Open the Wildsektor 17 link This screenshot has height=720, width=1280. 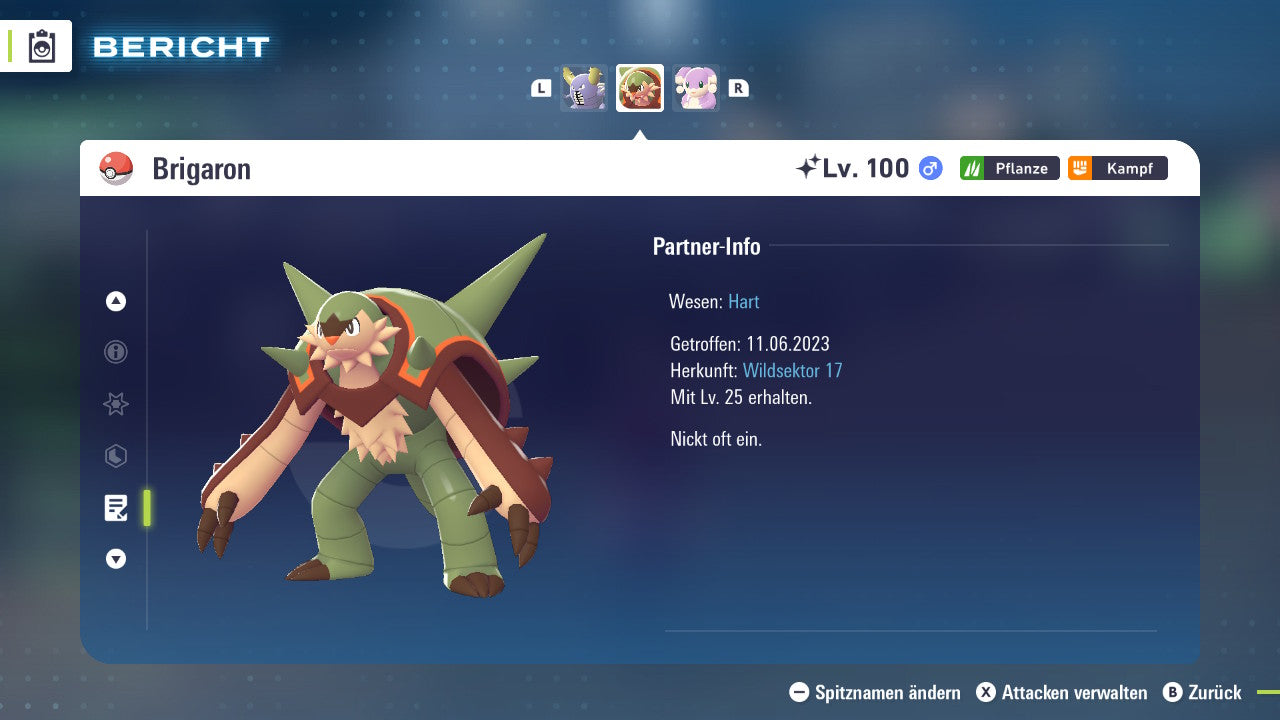click(x=790, y=370)
